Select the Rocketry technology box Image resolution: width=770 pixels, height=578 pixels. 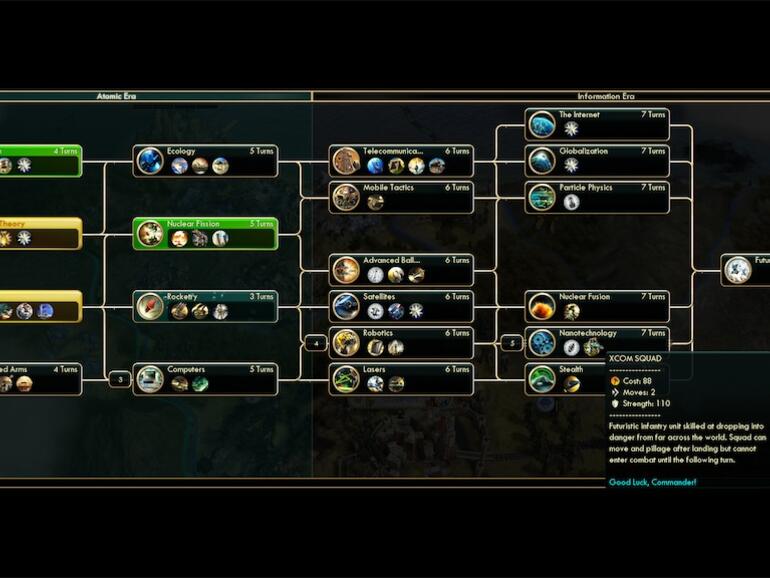tap(205, 305)
